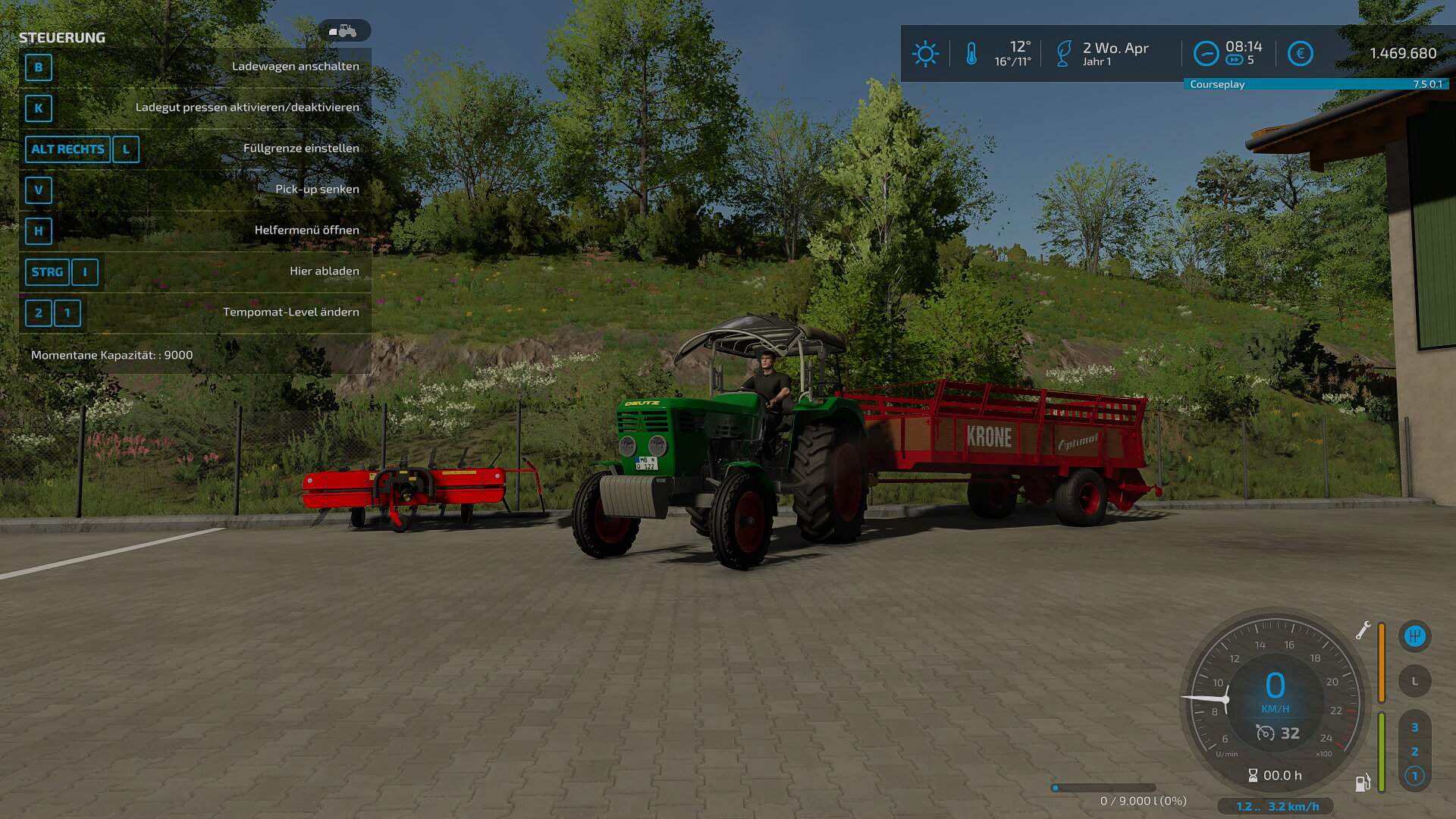
Task: Select the thermometer temperature icon
Action: click(971, 54)
